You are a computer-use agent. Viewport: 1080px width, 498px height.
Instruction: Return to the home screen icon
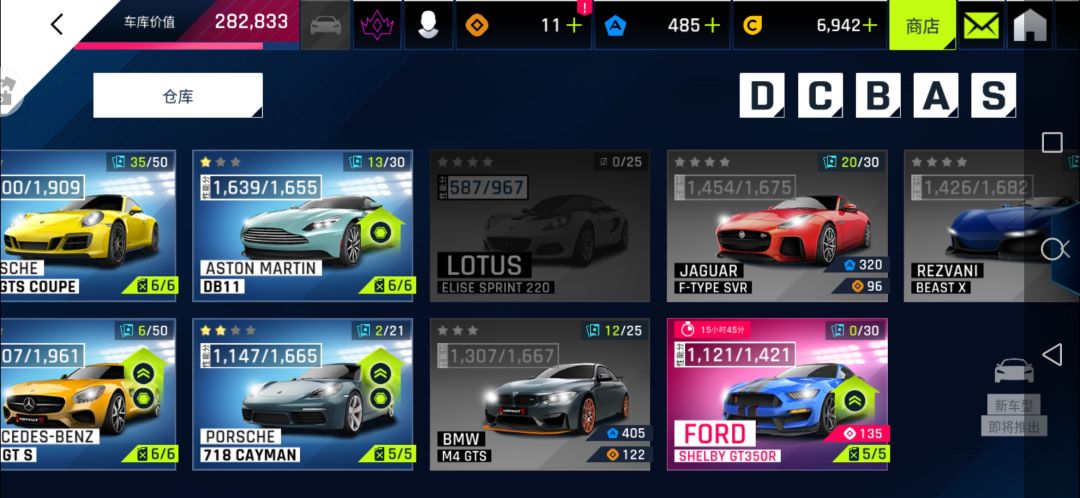click(x=1029, y=26)
